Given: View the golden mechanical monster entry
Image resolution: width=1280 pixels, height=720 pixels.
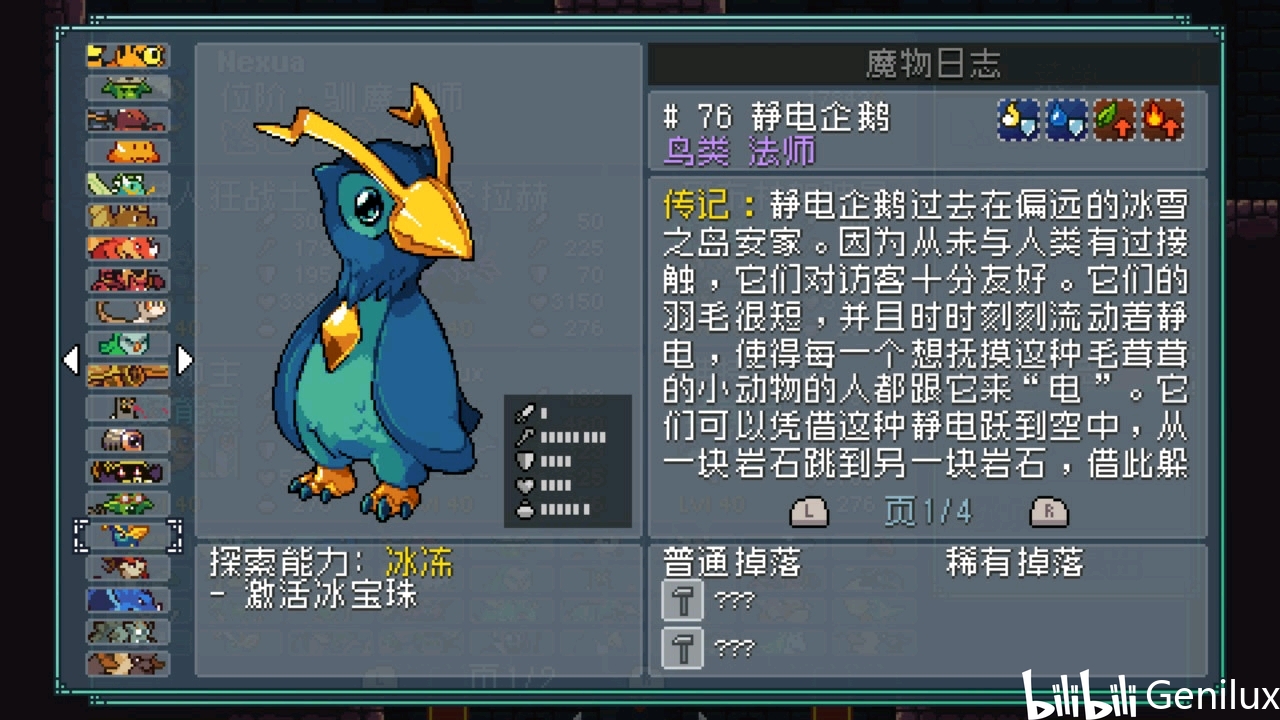Looking at the screenshot, I should click(127, 376).
